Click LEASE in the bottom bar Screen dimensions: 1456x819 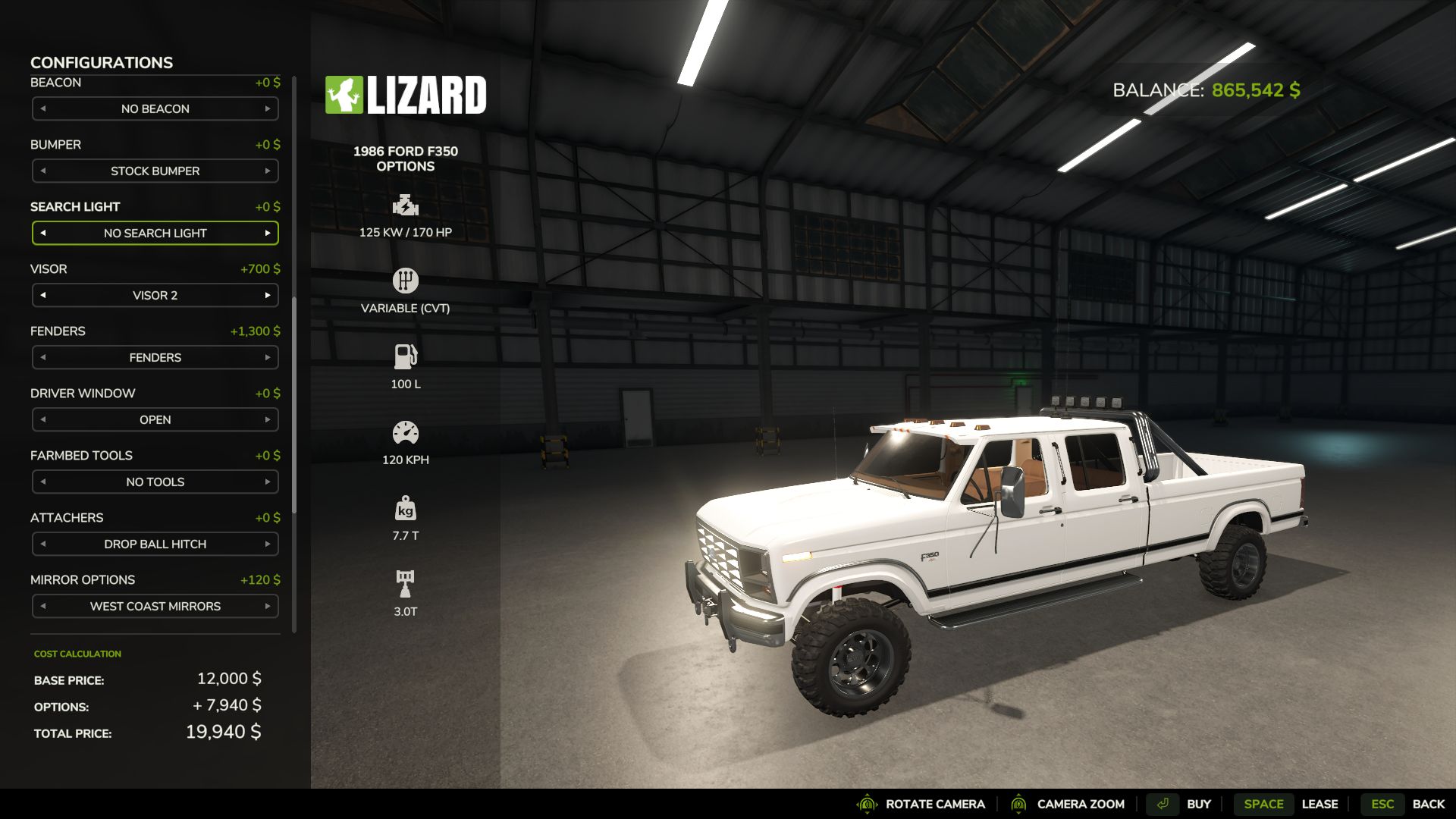click(1321, 804)
